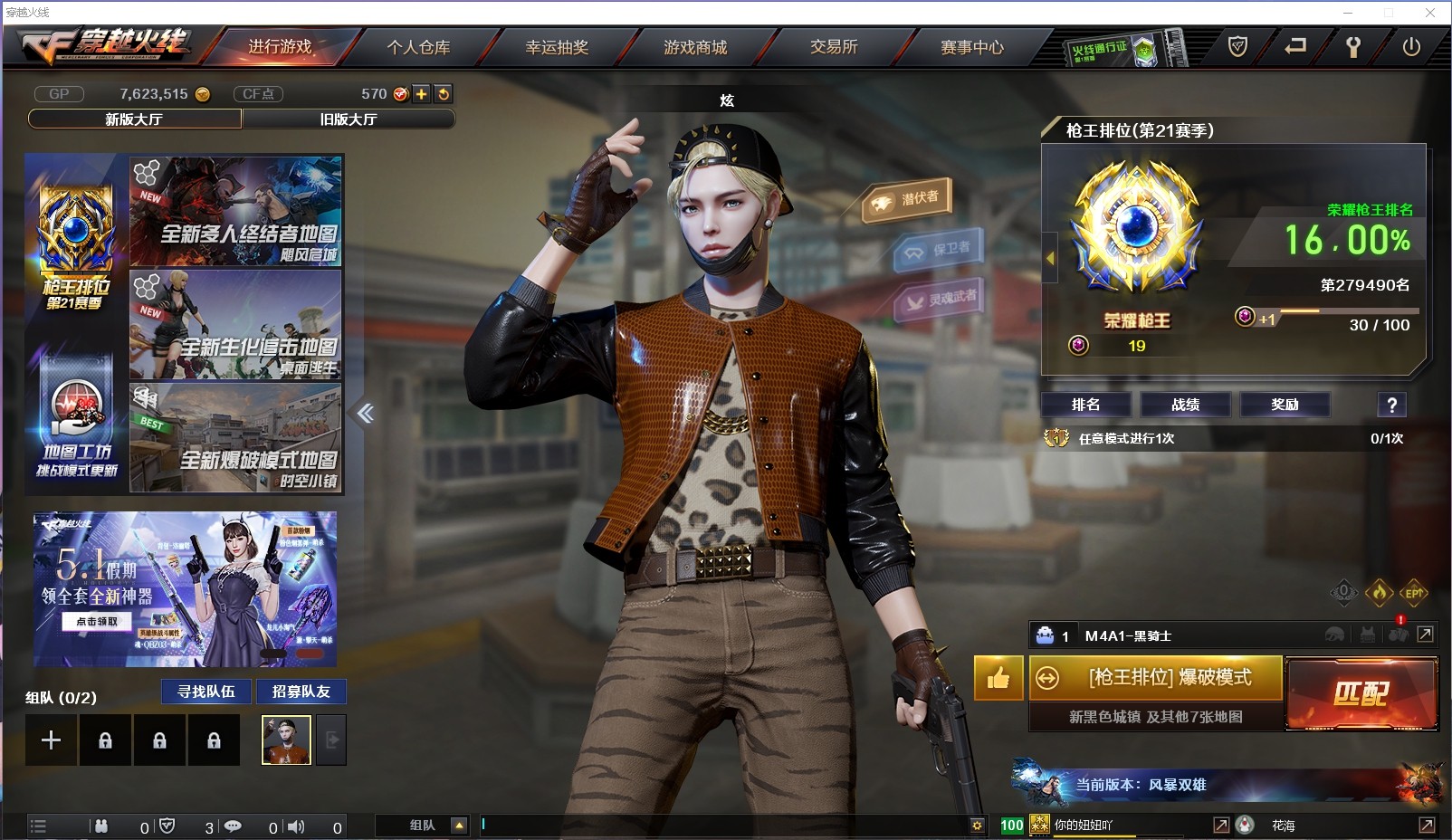Select the 时空小镇 demolition map banner
1452x840 pixels.
point(235,439)
